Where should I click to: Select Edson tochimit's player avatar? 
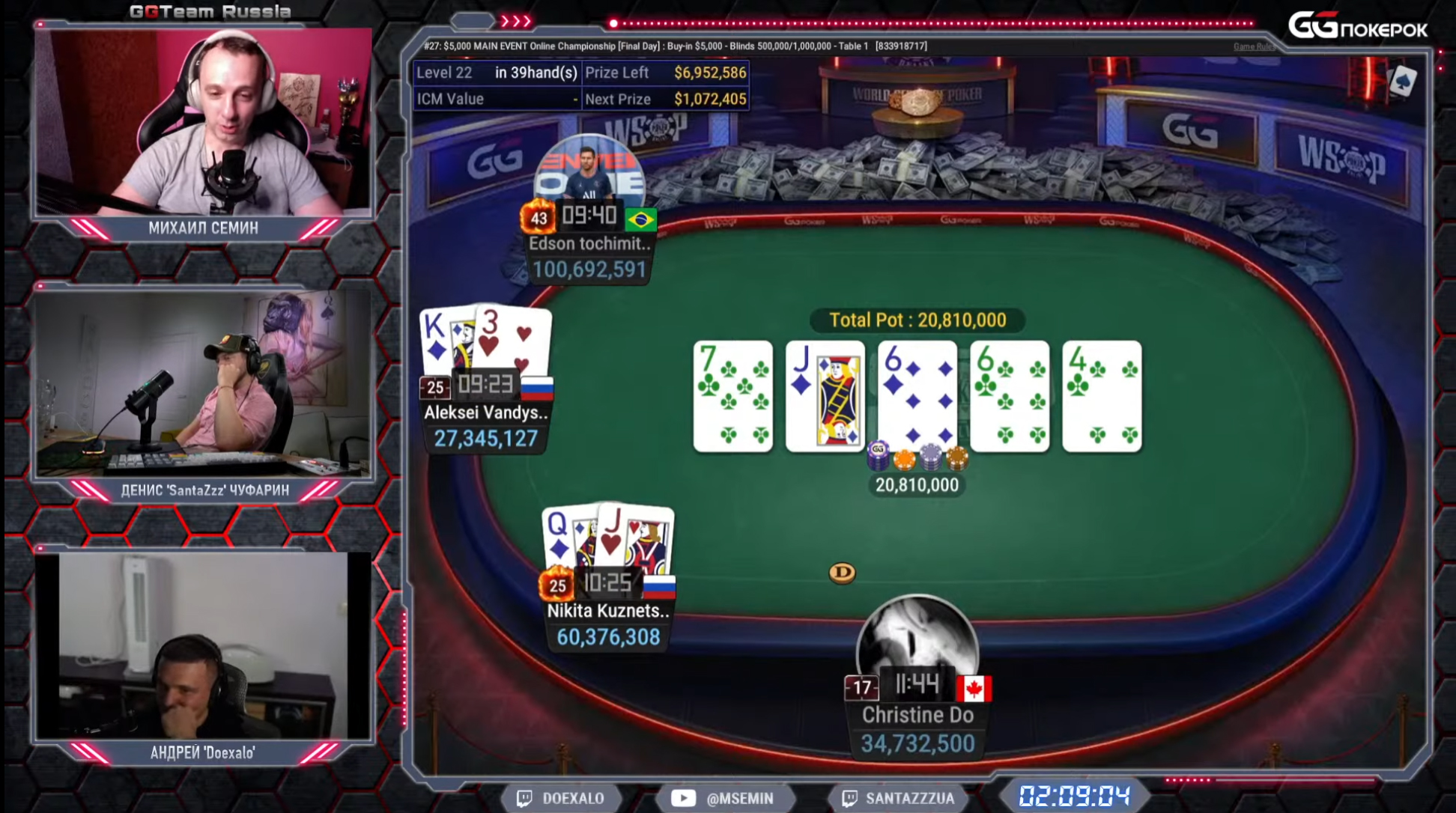tap(589, 170)
